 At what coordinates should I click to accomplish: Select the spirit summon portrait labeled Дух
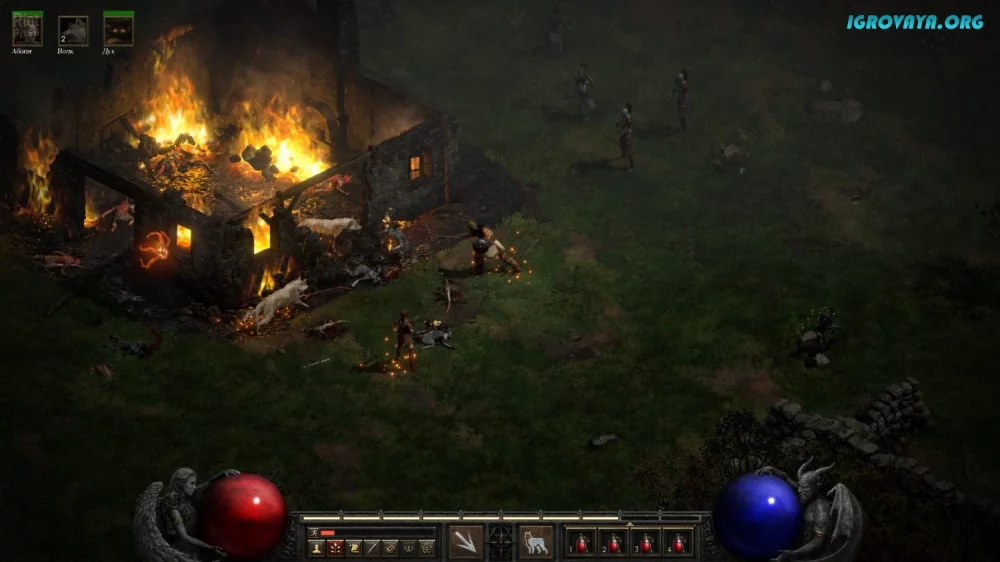pyautogui.click(x=118, y=29)
